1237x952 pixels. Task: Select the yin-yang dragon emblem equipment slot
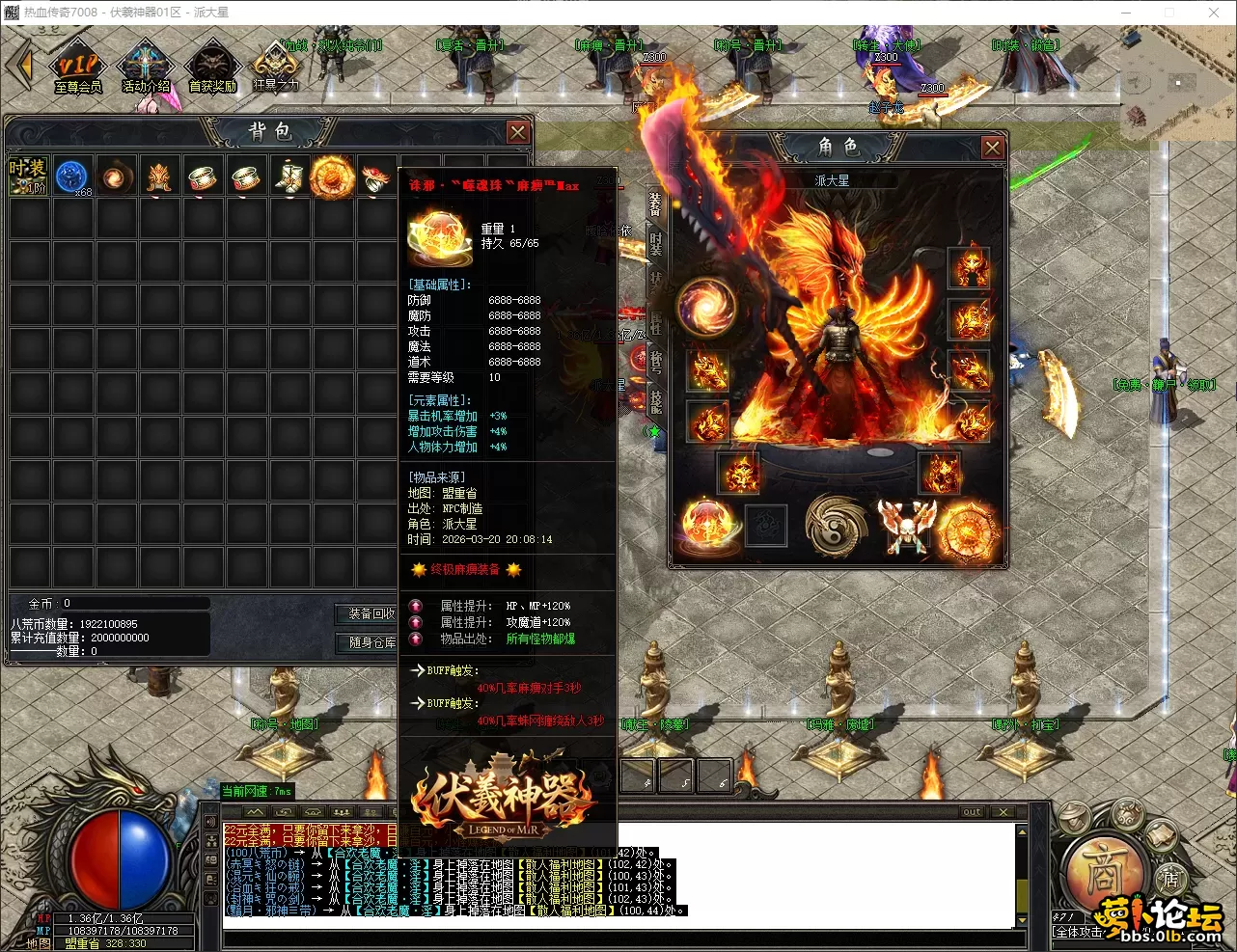[837, 527]
